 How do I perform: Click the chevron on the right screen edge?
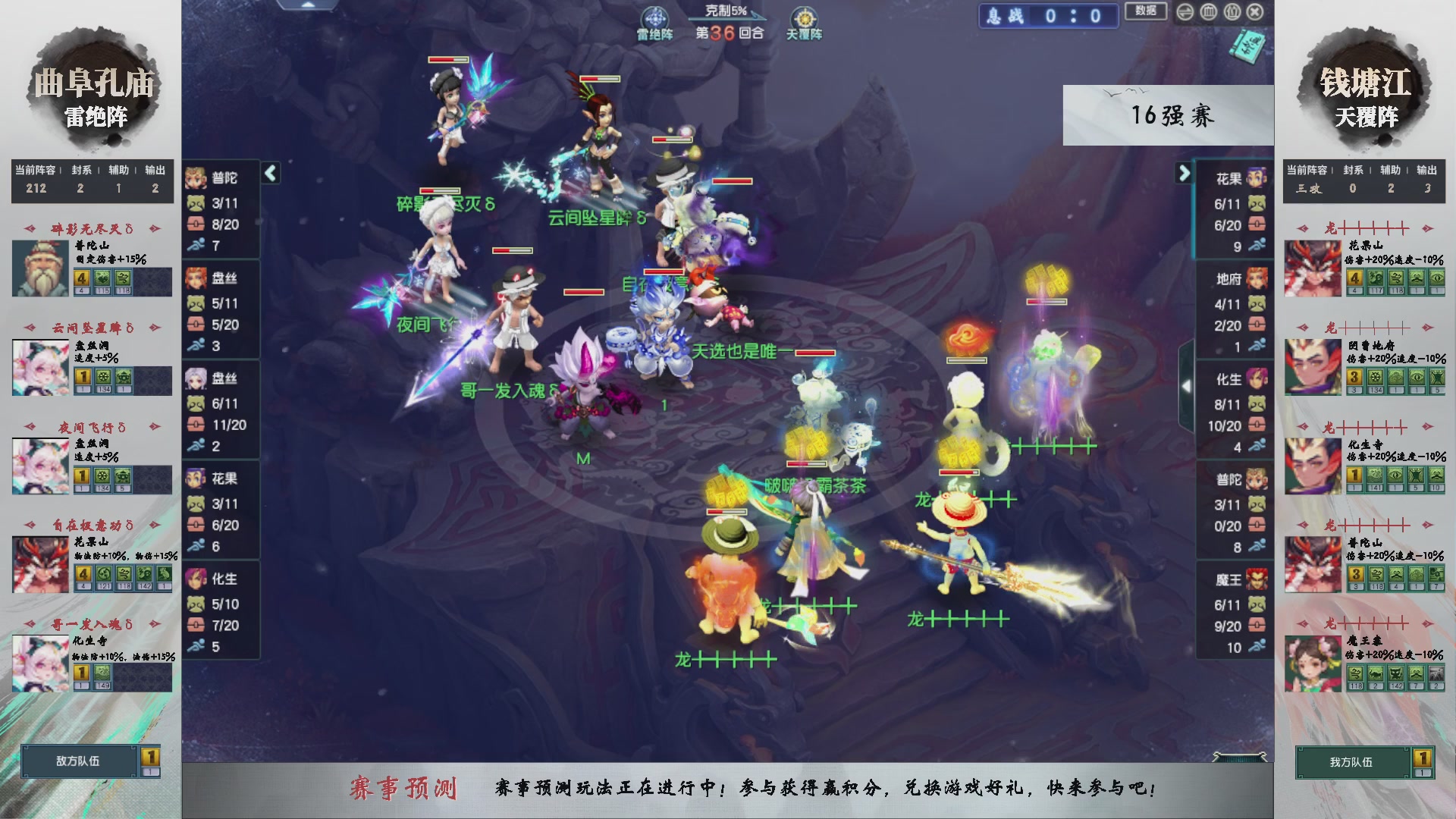pos(1188,385)
